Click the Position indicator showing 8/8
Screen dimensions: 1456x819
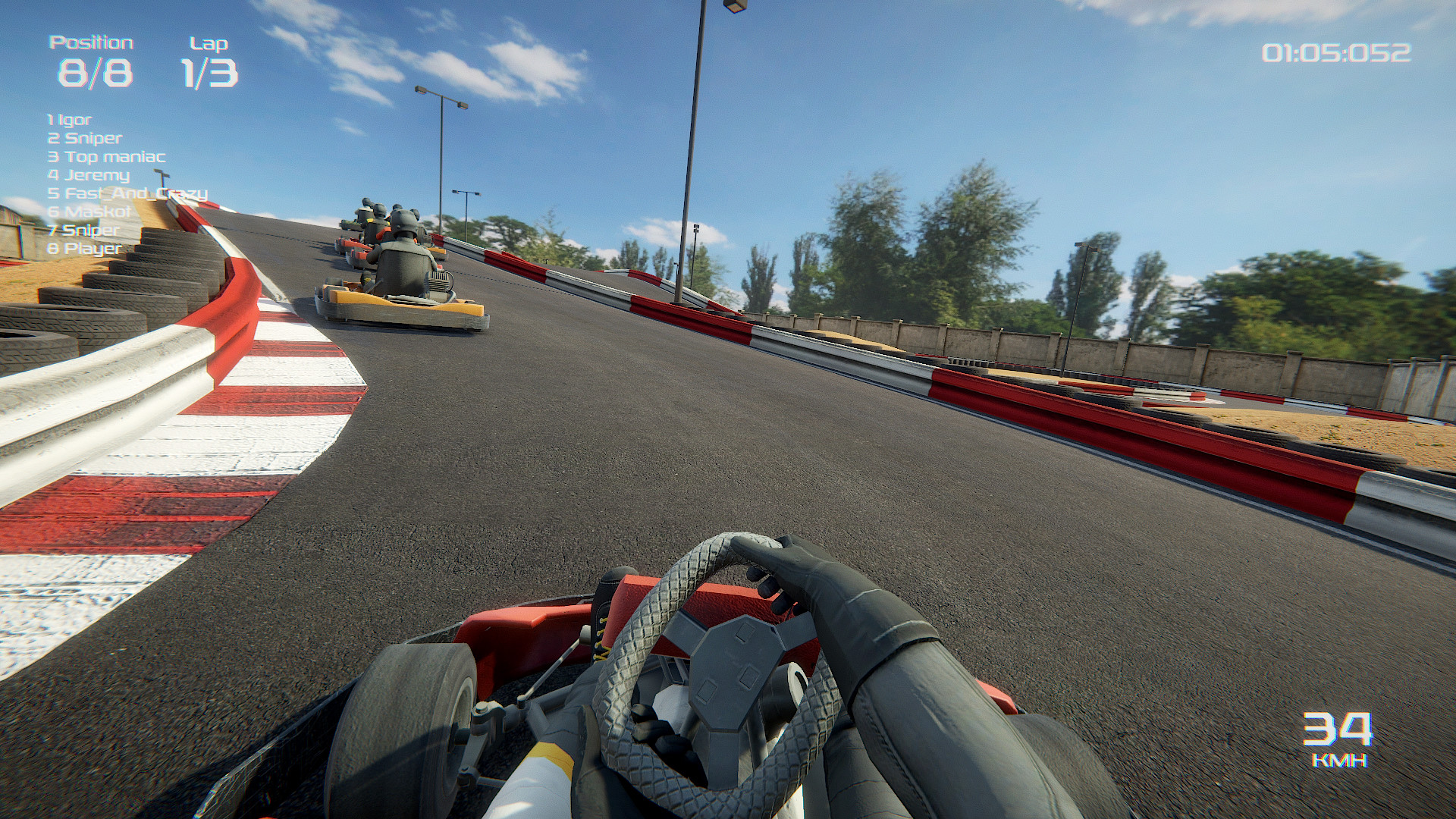click(95, 72)
